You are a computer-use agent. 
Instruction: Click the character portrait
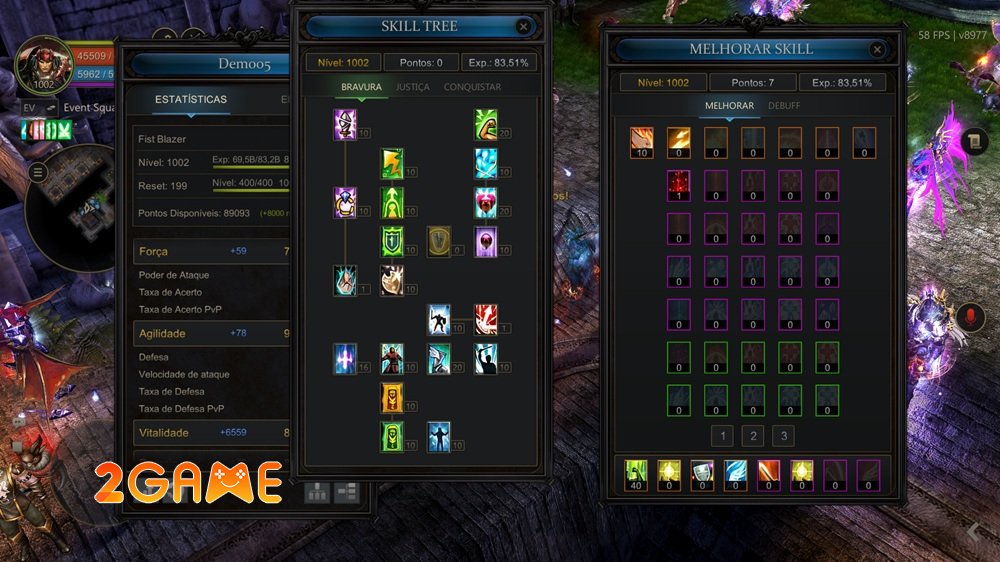(43, 63)
